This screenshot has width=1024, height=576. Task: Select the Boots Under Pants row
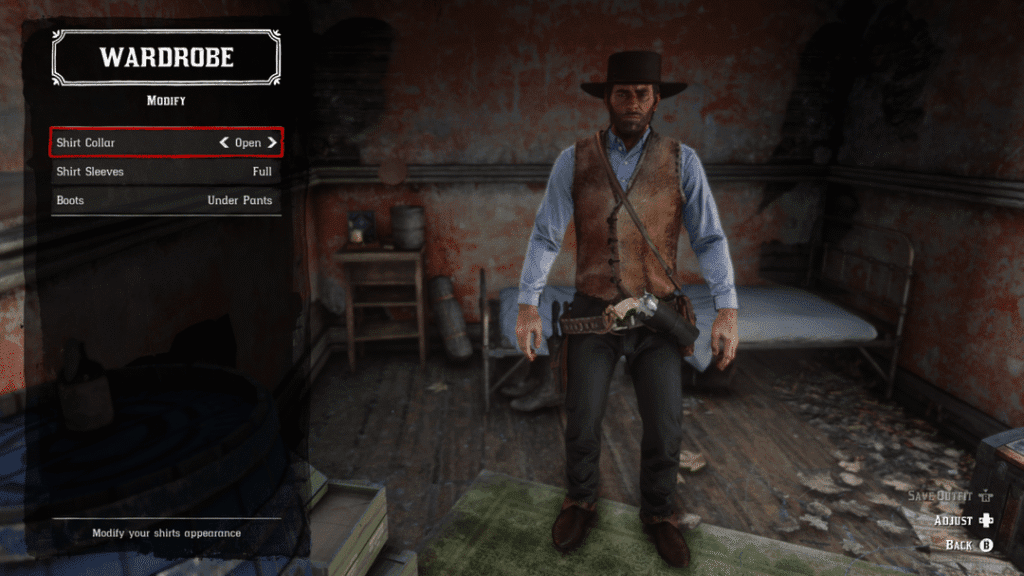point(166,200)
